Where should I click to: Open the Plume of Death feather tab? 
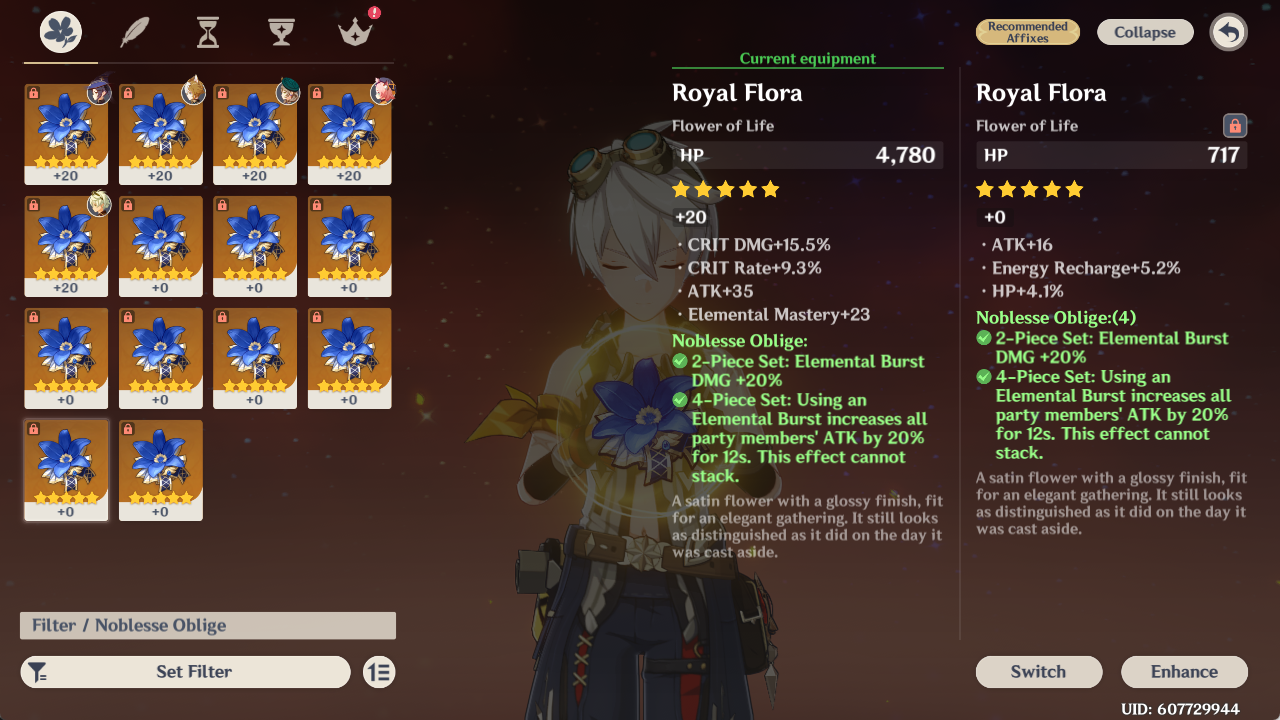135,33
